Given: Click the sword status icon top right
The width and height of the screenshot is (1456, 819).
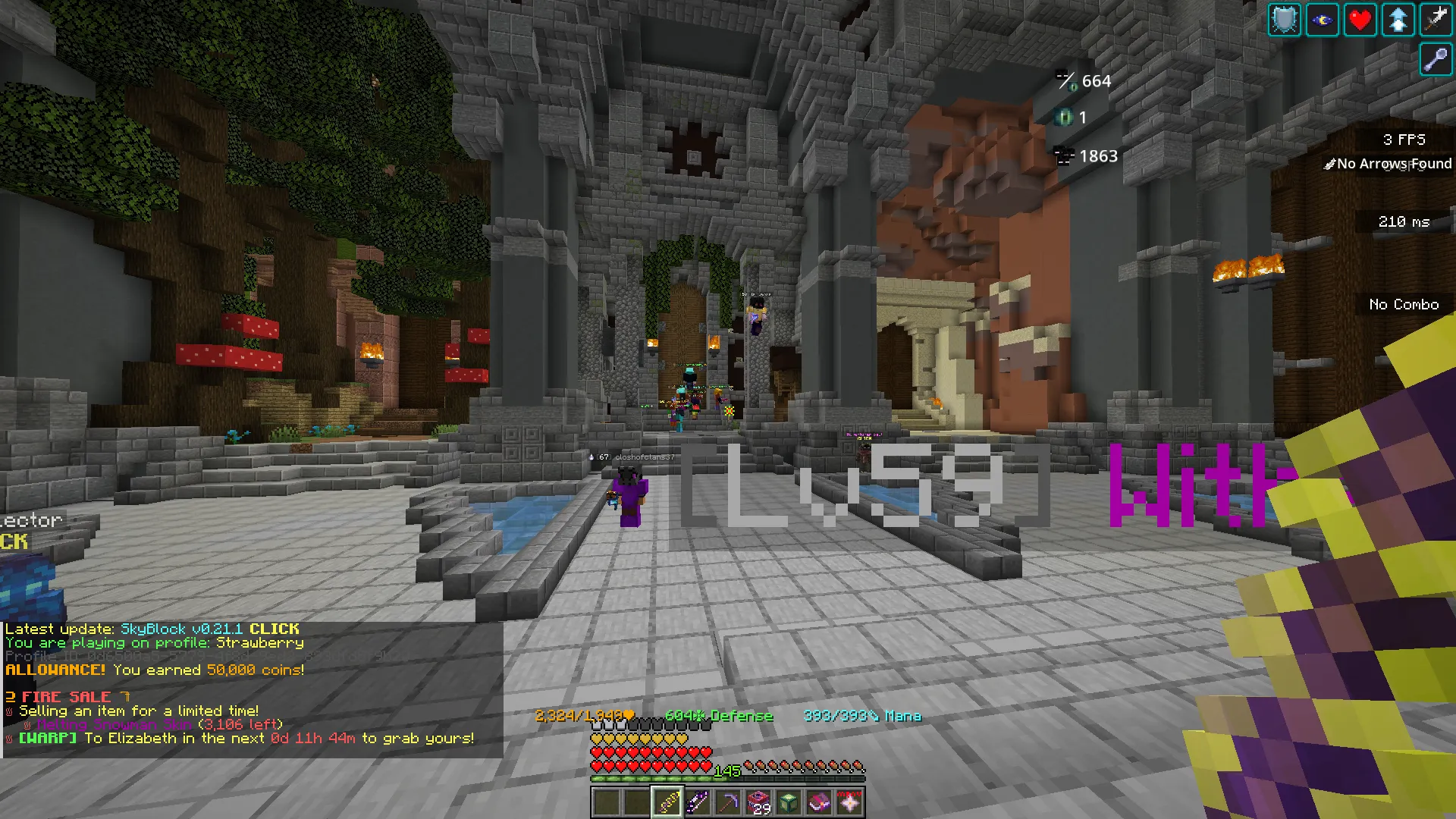Looking at the screenshot, I should [x=1436, y=20].
